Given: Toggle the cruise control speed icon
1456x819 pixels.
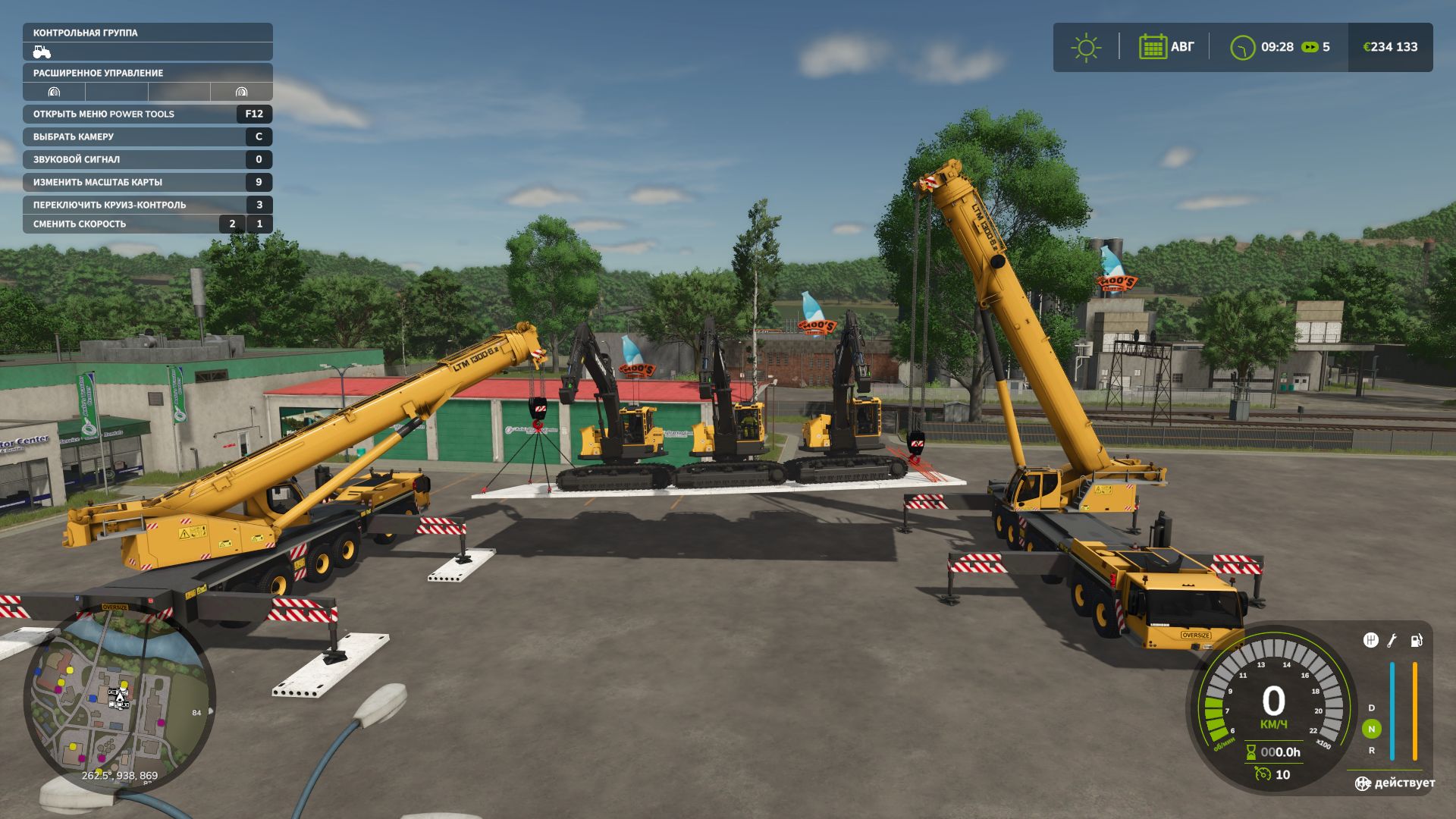Looking at the screenshot, I should pyautogui.click(x=1263, y=774).
